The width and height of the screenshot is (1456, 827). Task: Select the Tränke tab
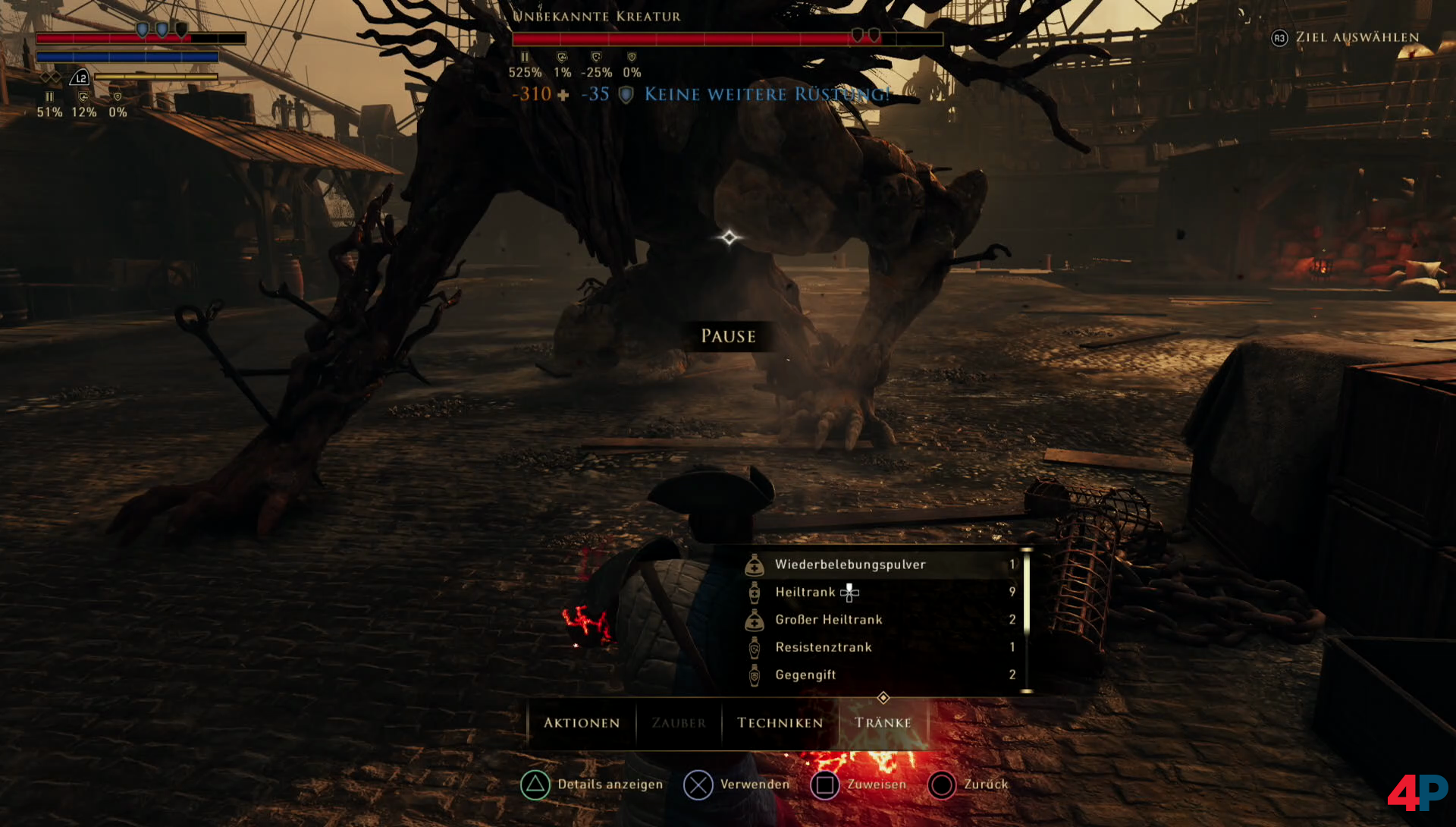pos(883,723)
